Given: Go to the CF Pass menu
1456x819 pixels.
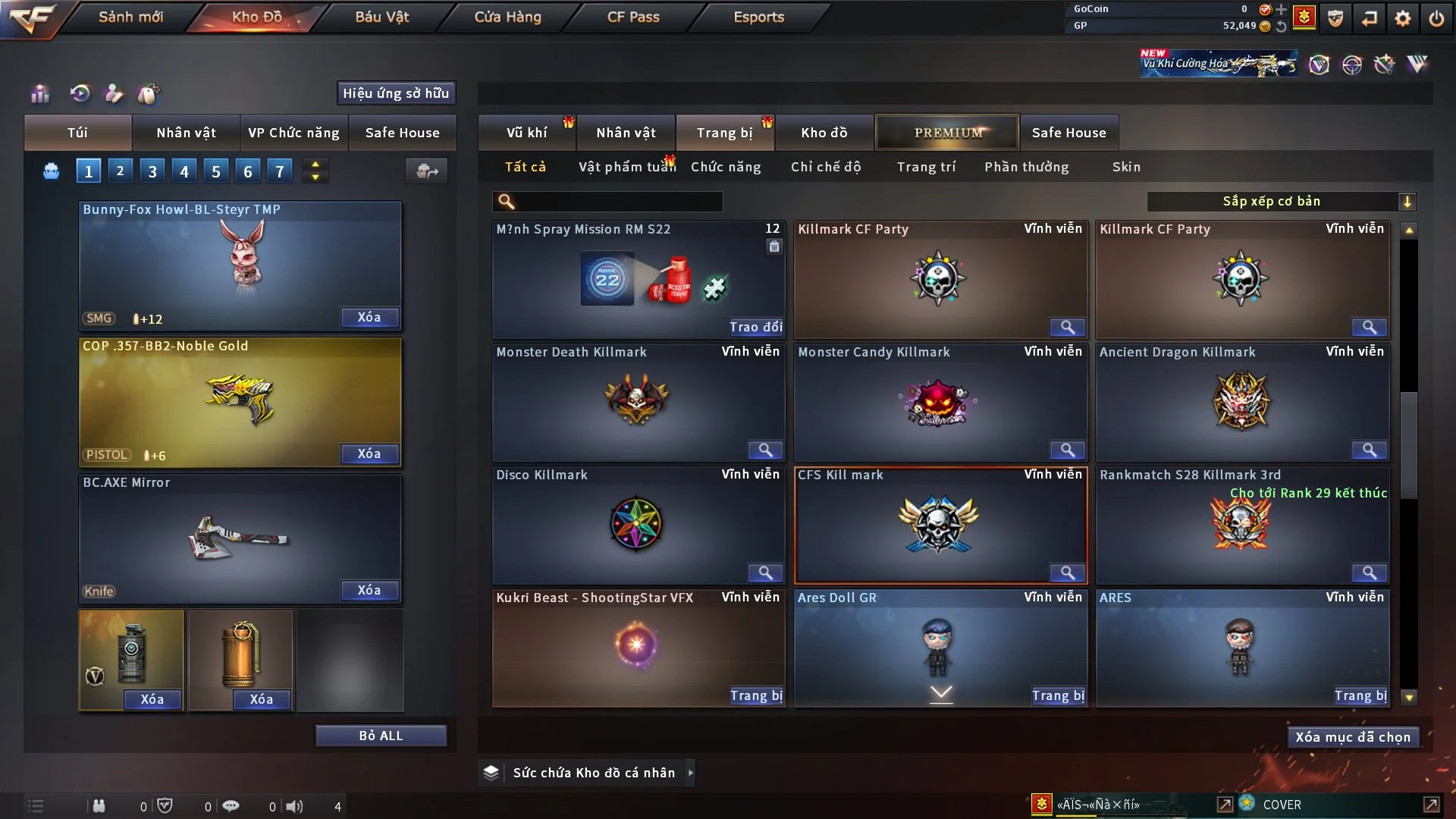Looking at the screenshot, I should click(x=633, y=17).
